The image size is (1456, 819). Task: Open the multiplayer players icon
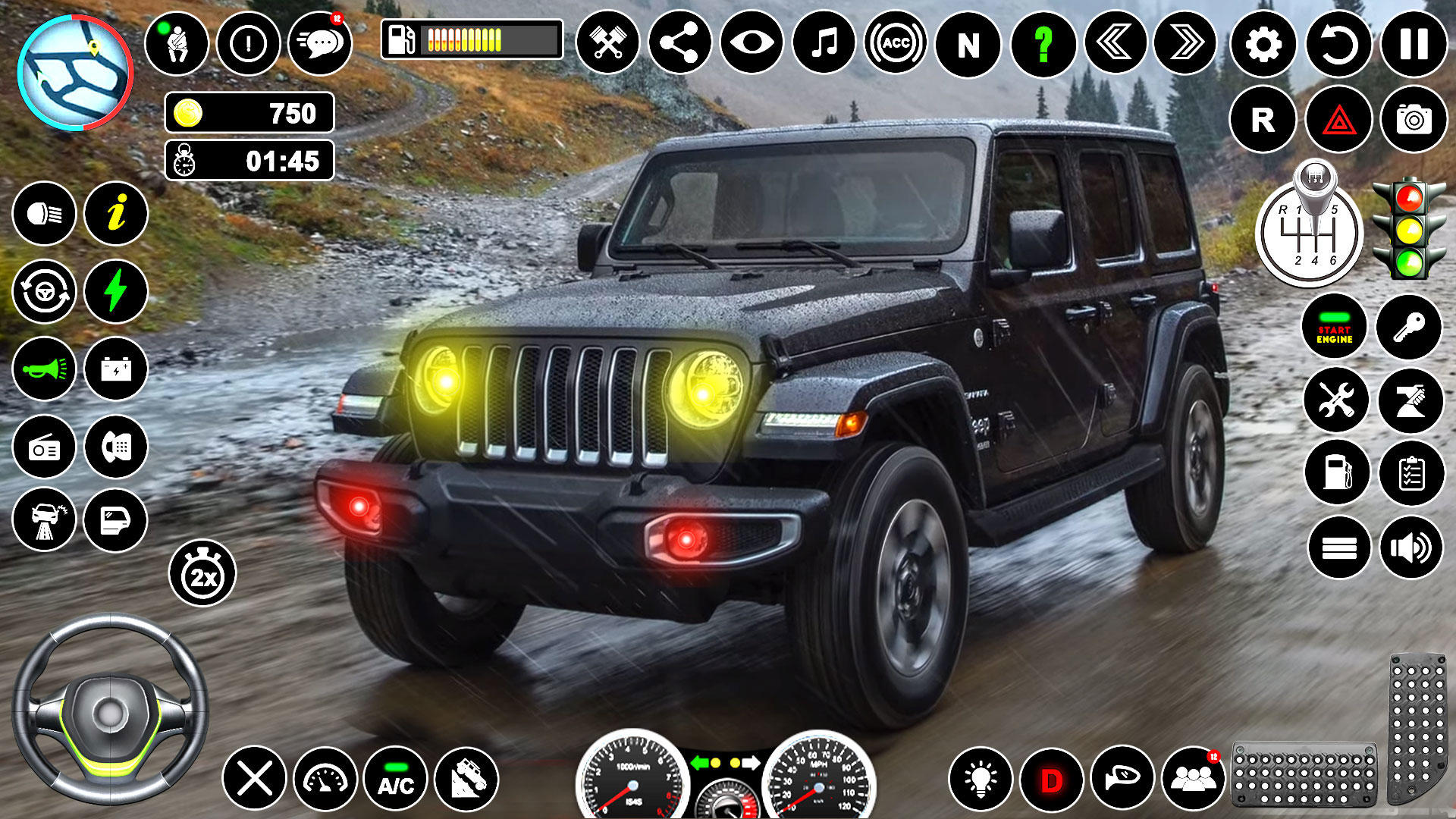click(1192, 778)
